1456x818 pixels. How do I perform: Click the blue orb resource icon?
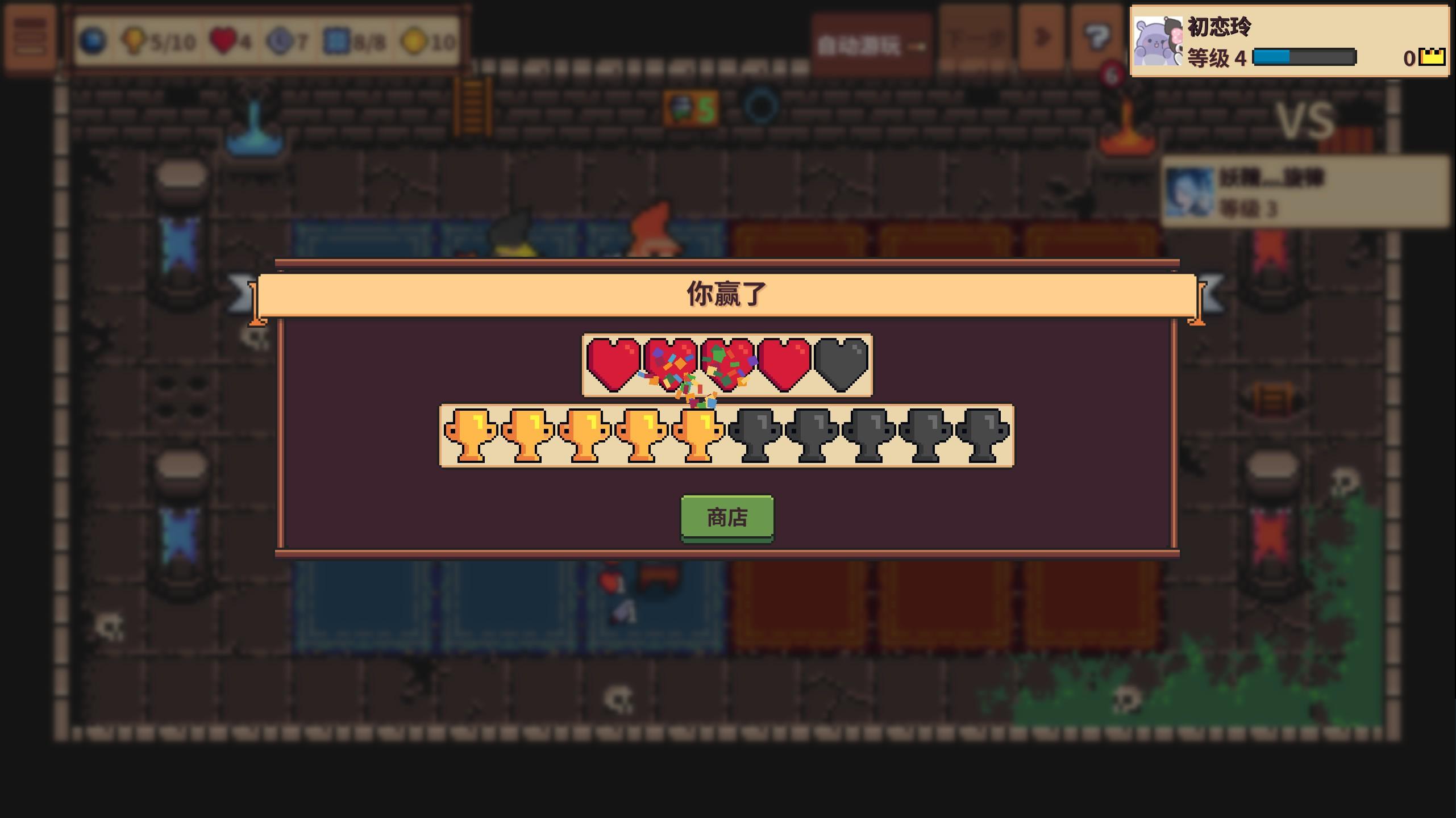pyautogui.click(x=95, y=40)
